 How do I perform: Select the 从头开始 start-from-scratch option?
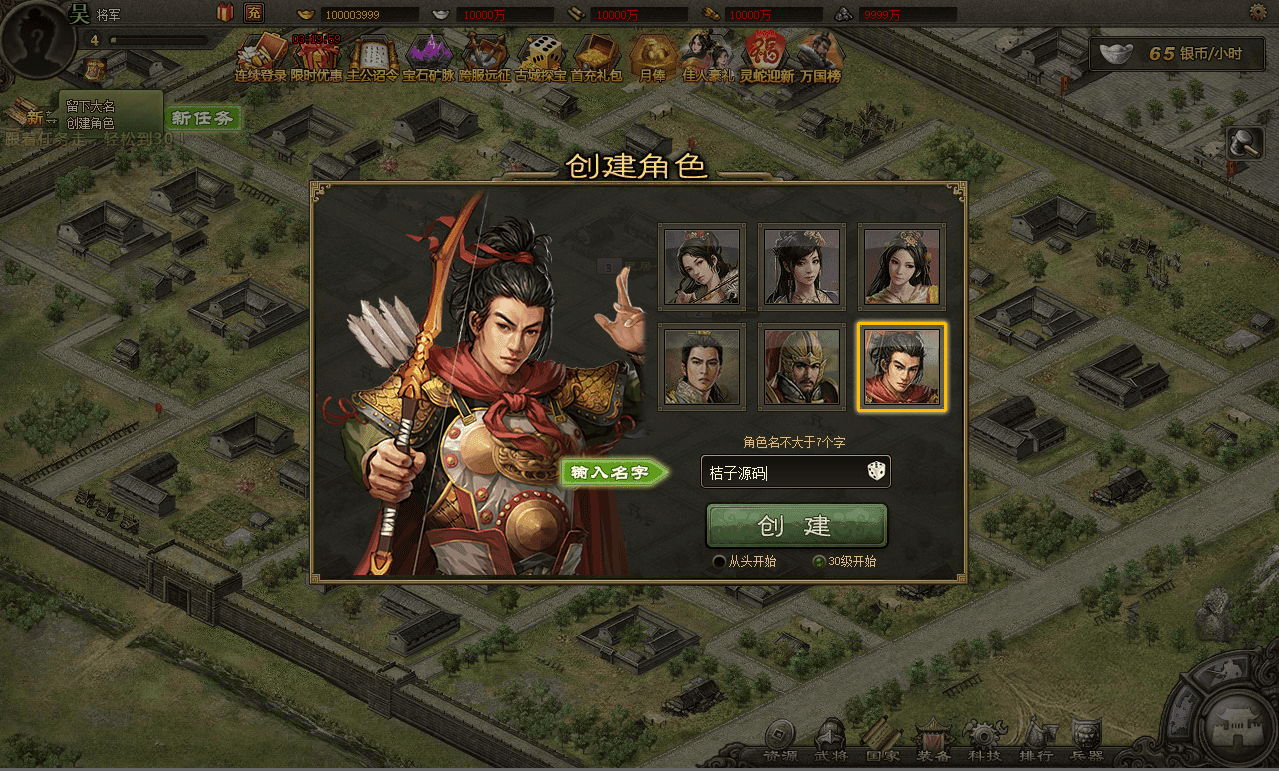click(x=719, y=562)
